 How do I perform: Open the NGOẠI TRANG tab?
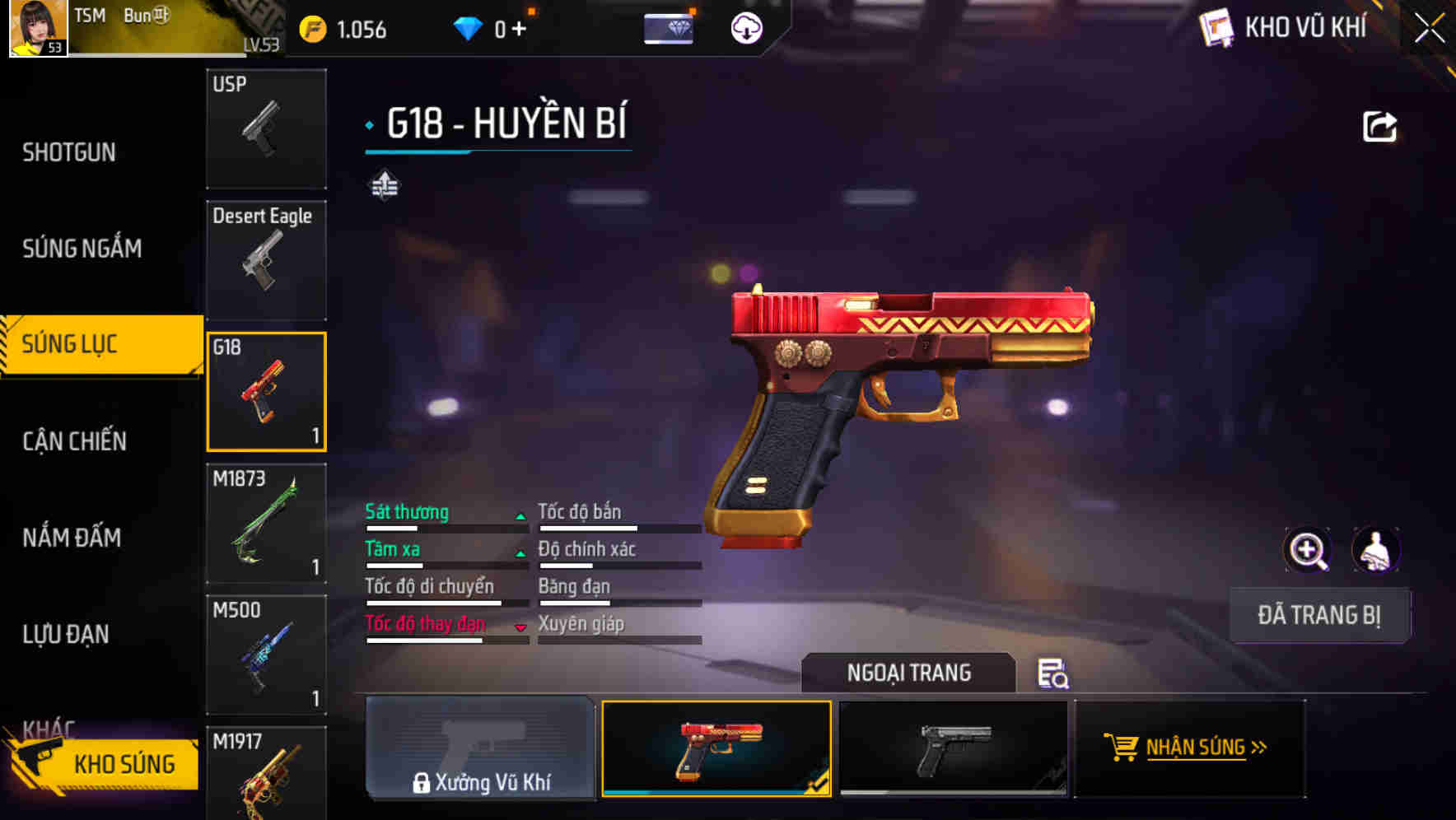coord(909,673)
